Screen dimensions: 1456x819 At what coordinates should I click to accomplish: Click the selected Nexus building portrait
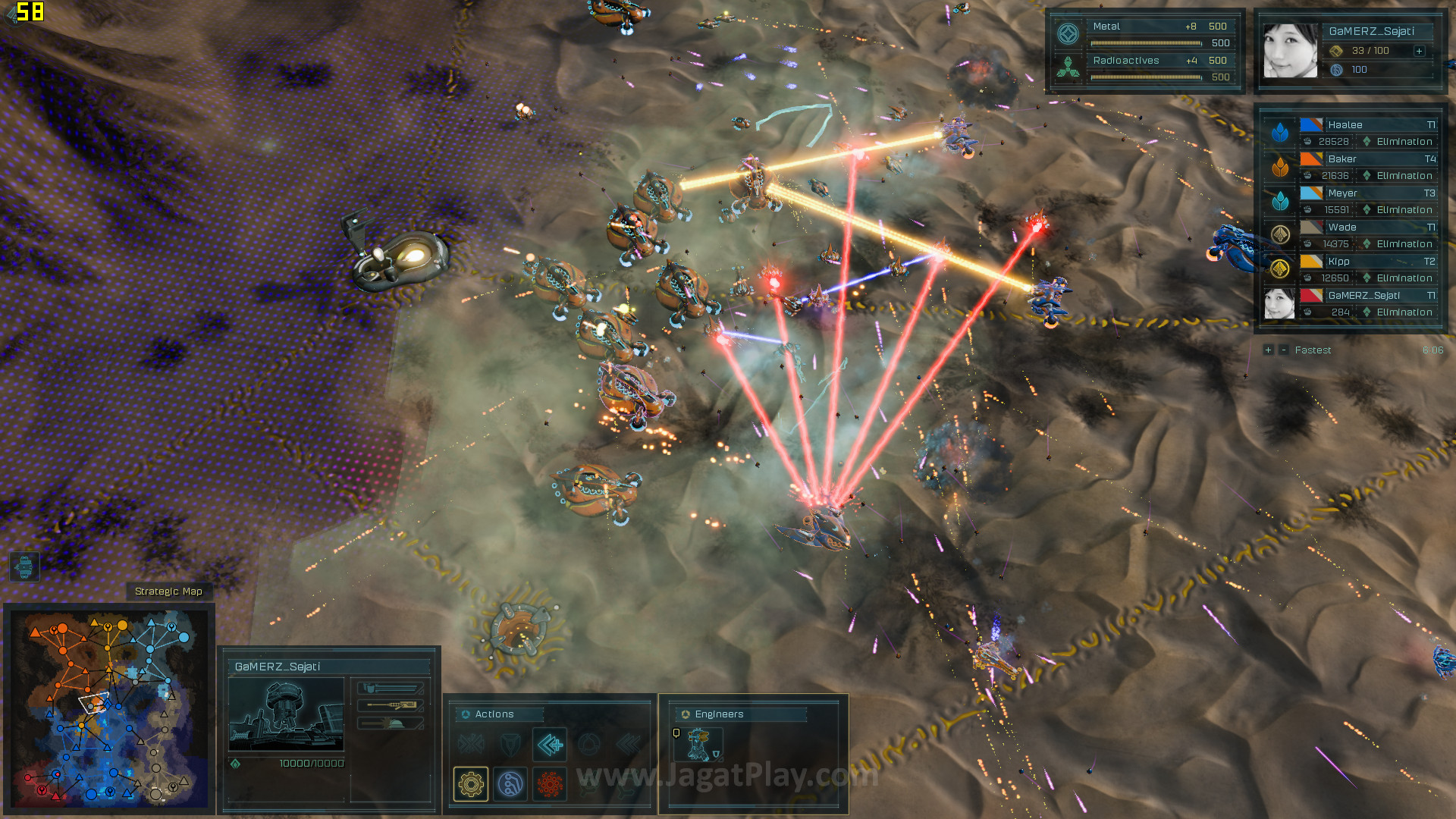point(286,714)
